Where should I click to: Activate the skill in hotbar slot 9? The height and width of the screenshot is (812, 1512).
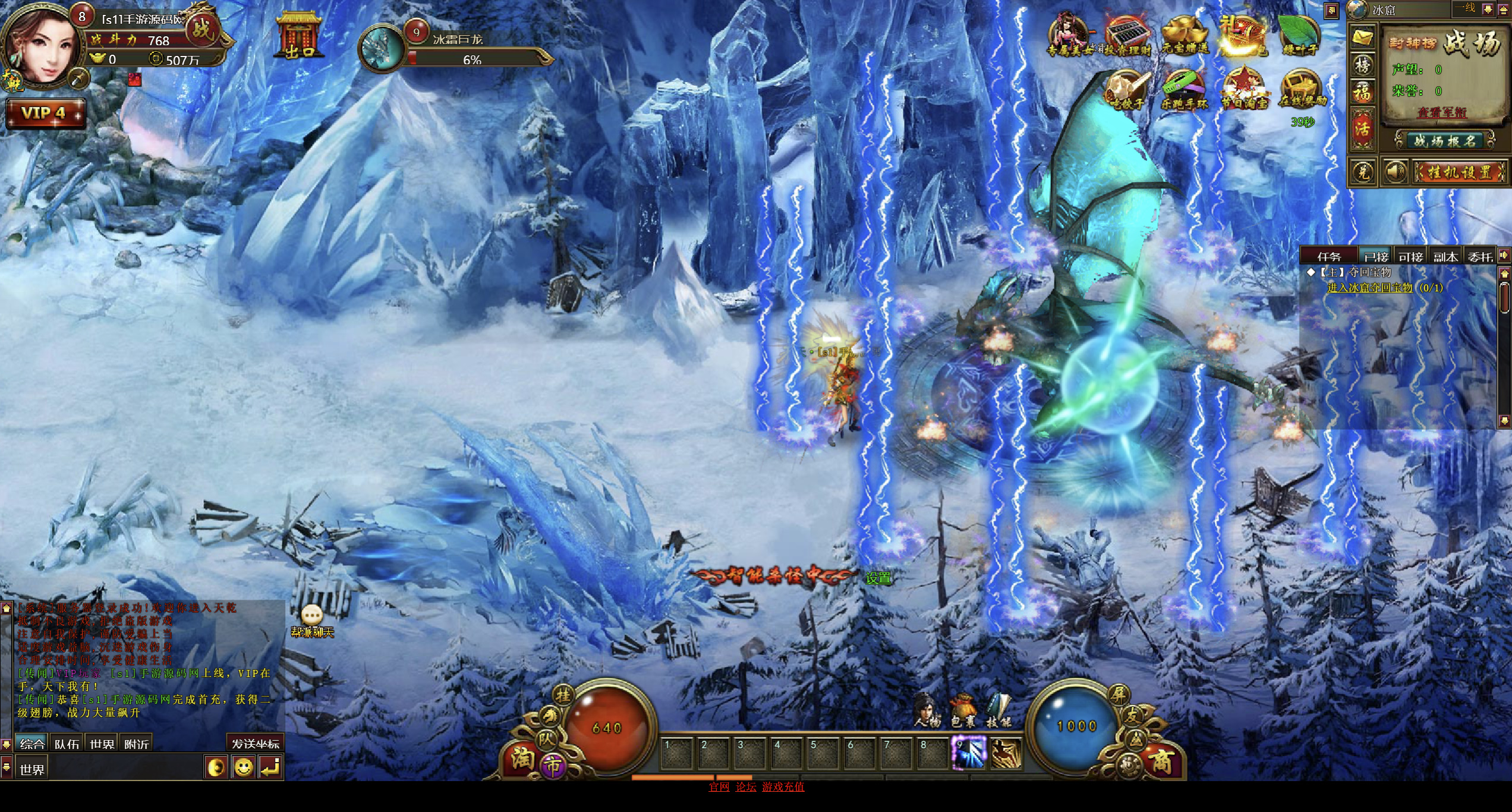[969, 753]
